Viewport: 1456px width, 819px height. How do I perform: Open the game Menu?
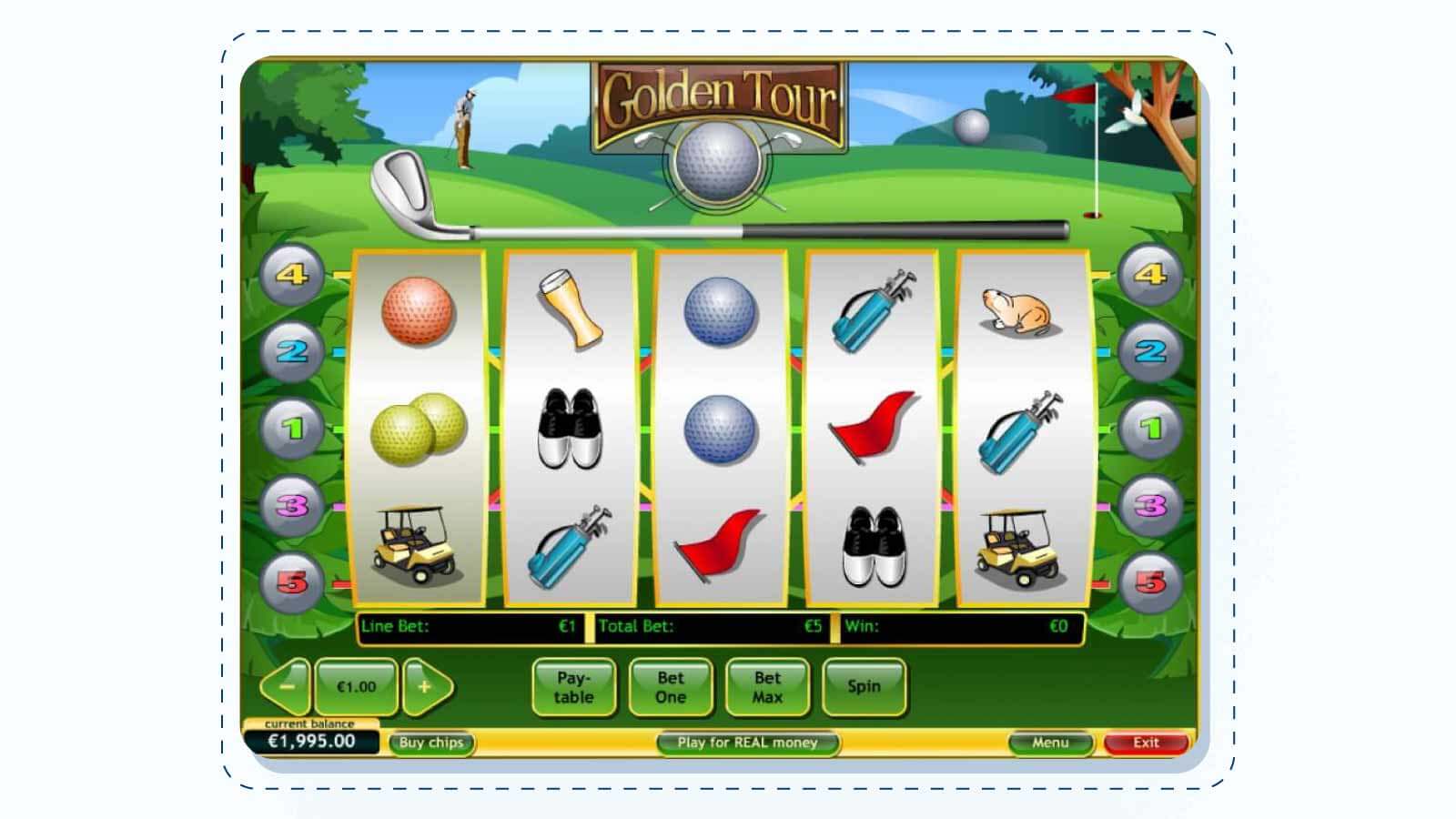point(1050,743)
